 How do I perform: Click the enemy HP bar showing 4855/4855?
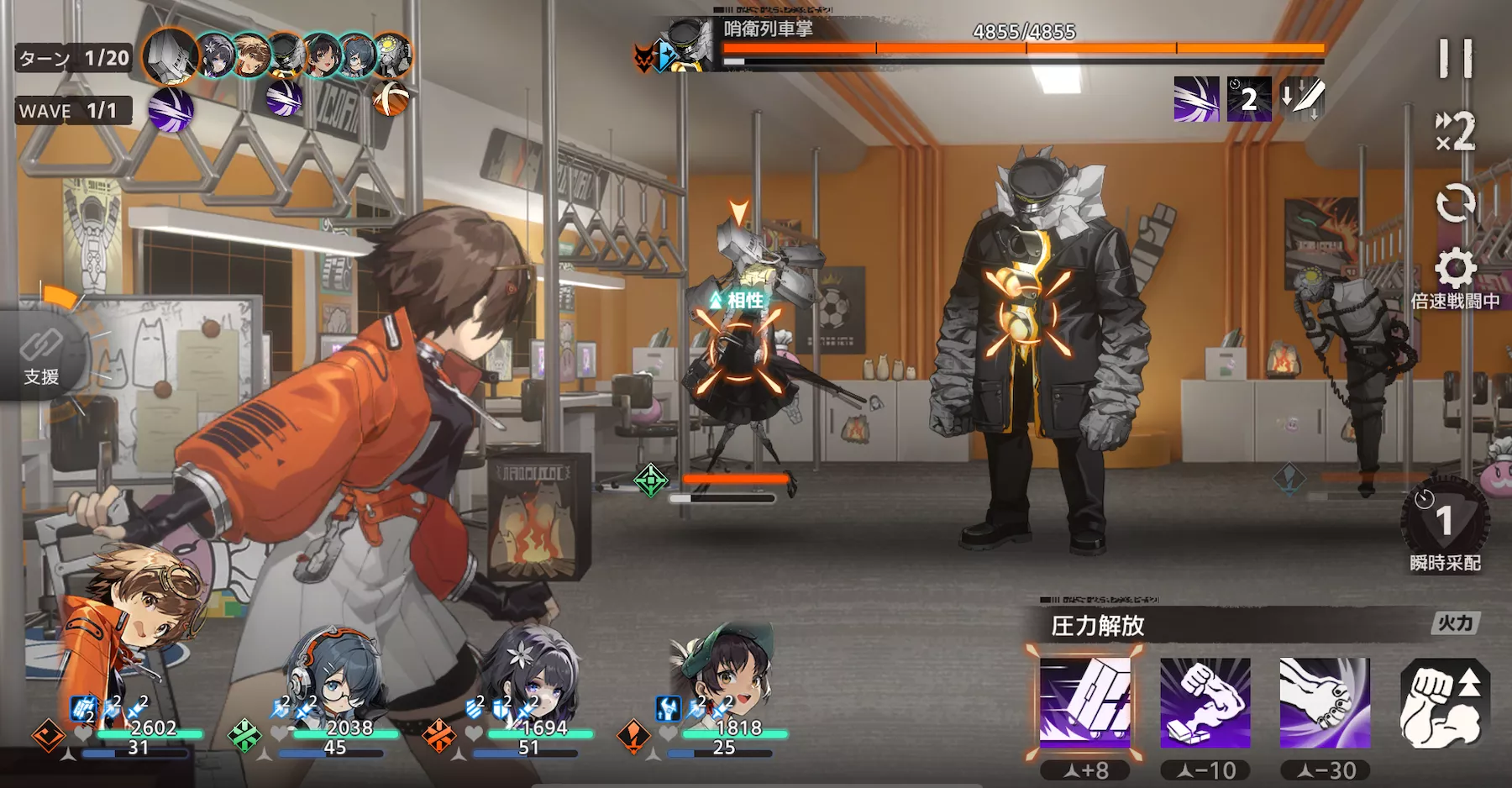(x=1025, y=47)
